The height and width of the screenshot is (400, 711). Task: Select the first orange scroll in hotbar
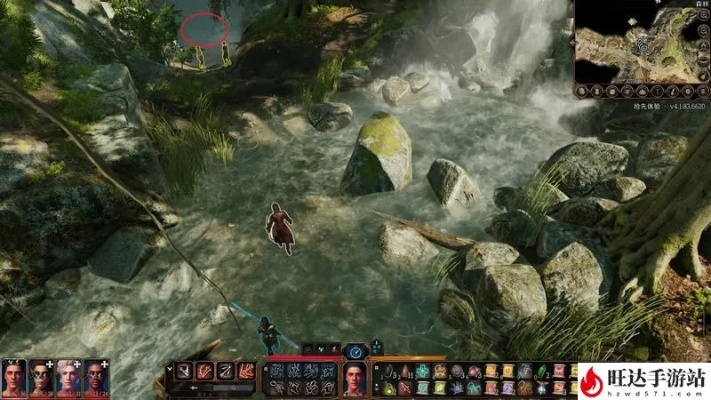tap(491, 371)
